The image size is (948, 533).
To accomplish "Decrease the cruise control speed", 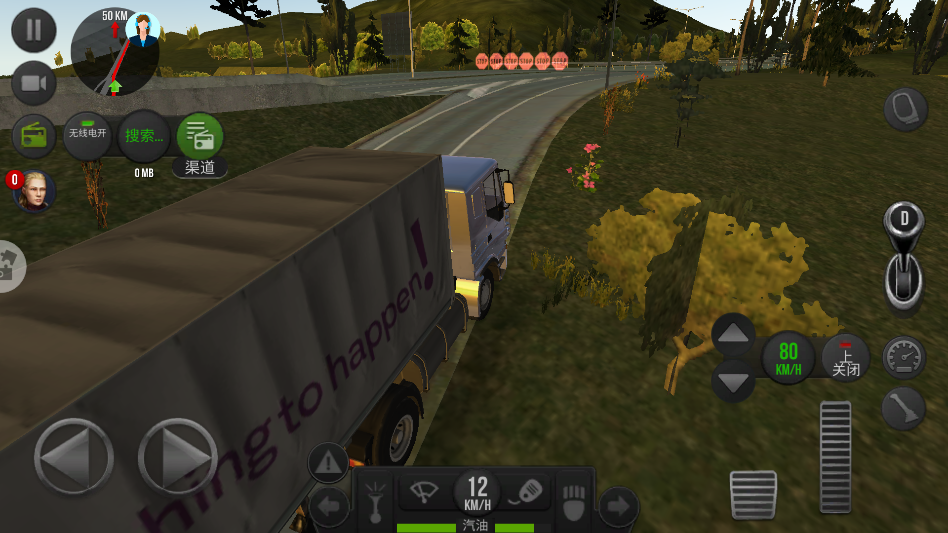I will (x=734, y=380).
